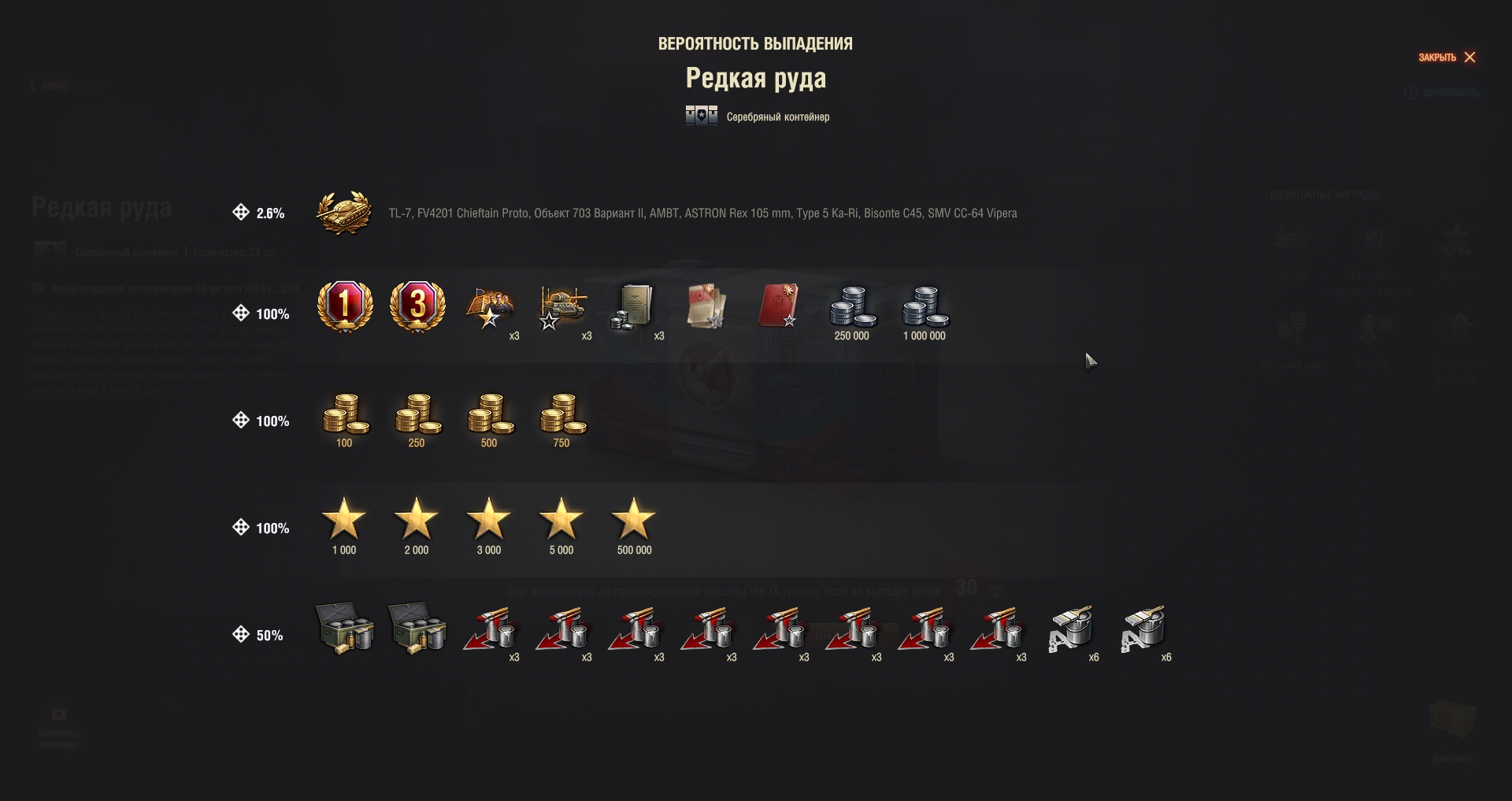
Task: Close the drop probability window
Action: point(1447,57)
